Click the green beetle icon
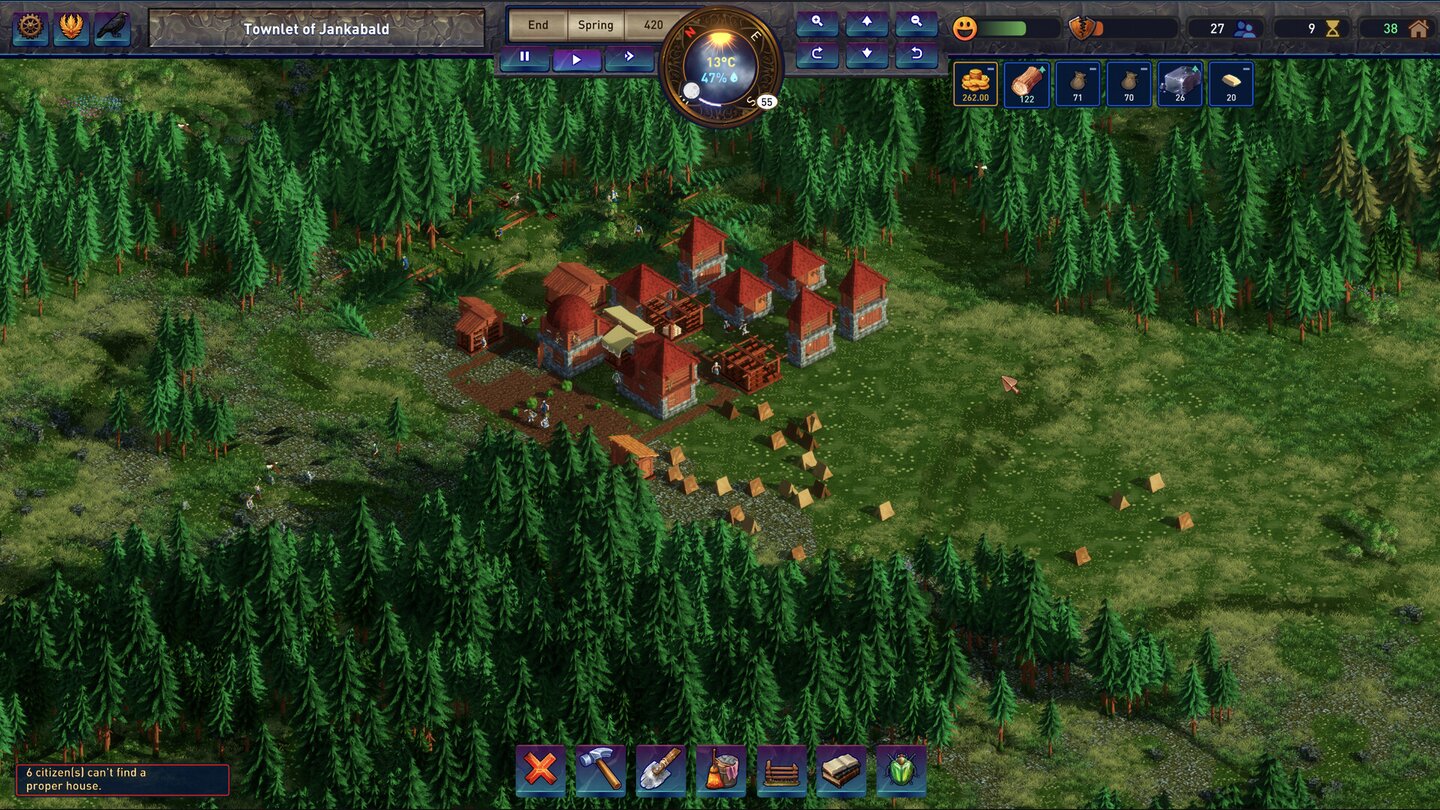 click(x=901, y=770)
